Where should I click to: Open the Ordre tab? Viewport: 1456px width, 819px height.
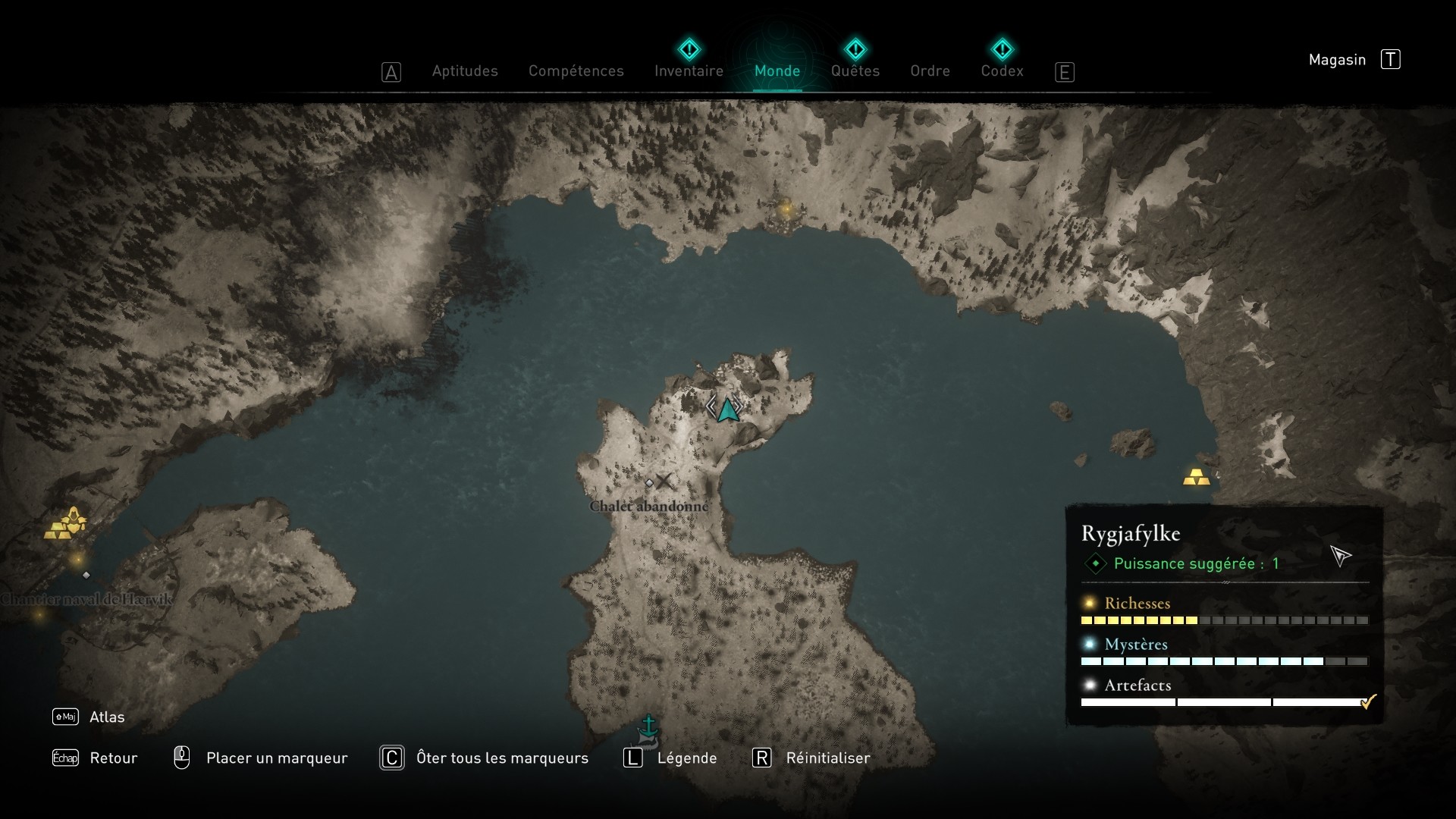tap(930, 71)
